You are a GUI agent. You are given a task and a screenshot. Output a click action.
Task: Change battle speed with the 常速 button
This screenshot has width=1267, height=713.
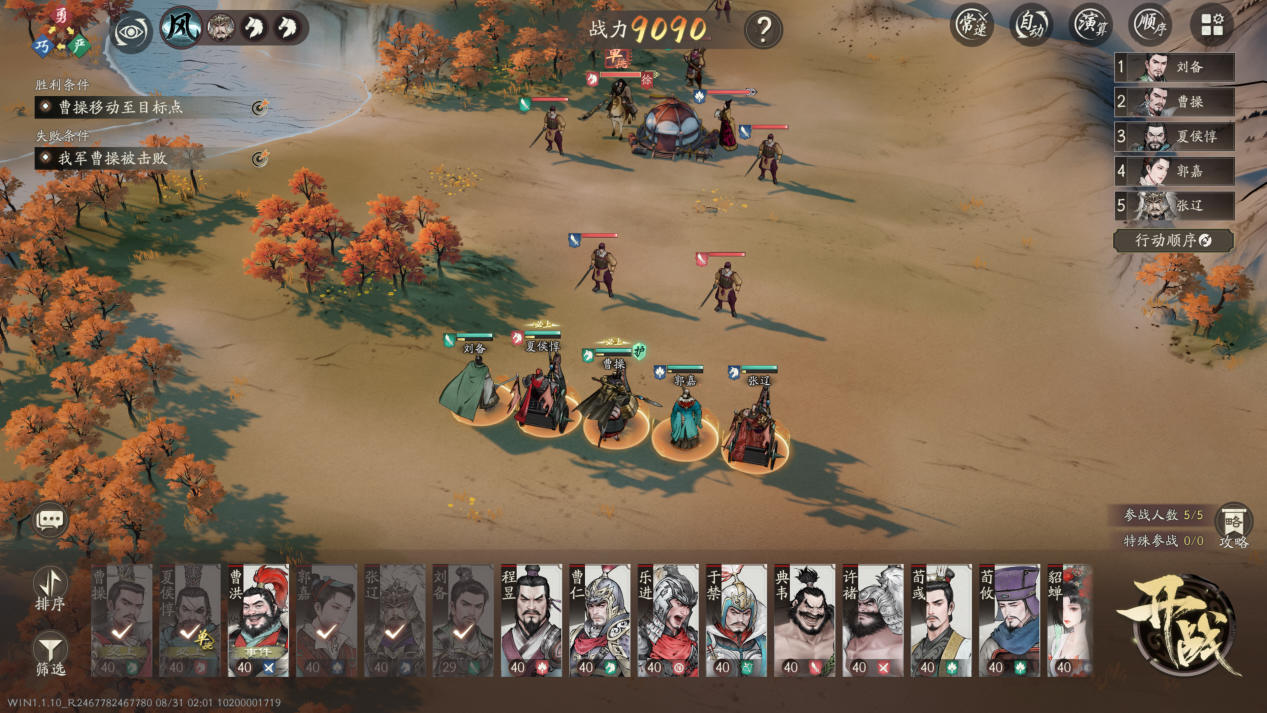(x=970, y=26)
